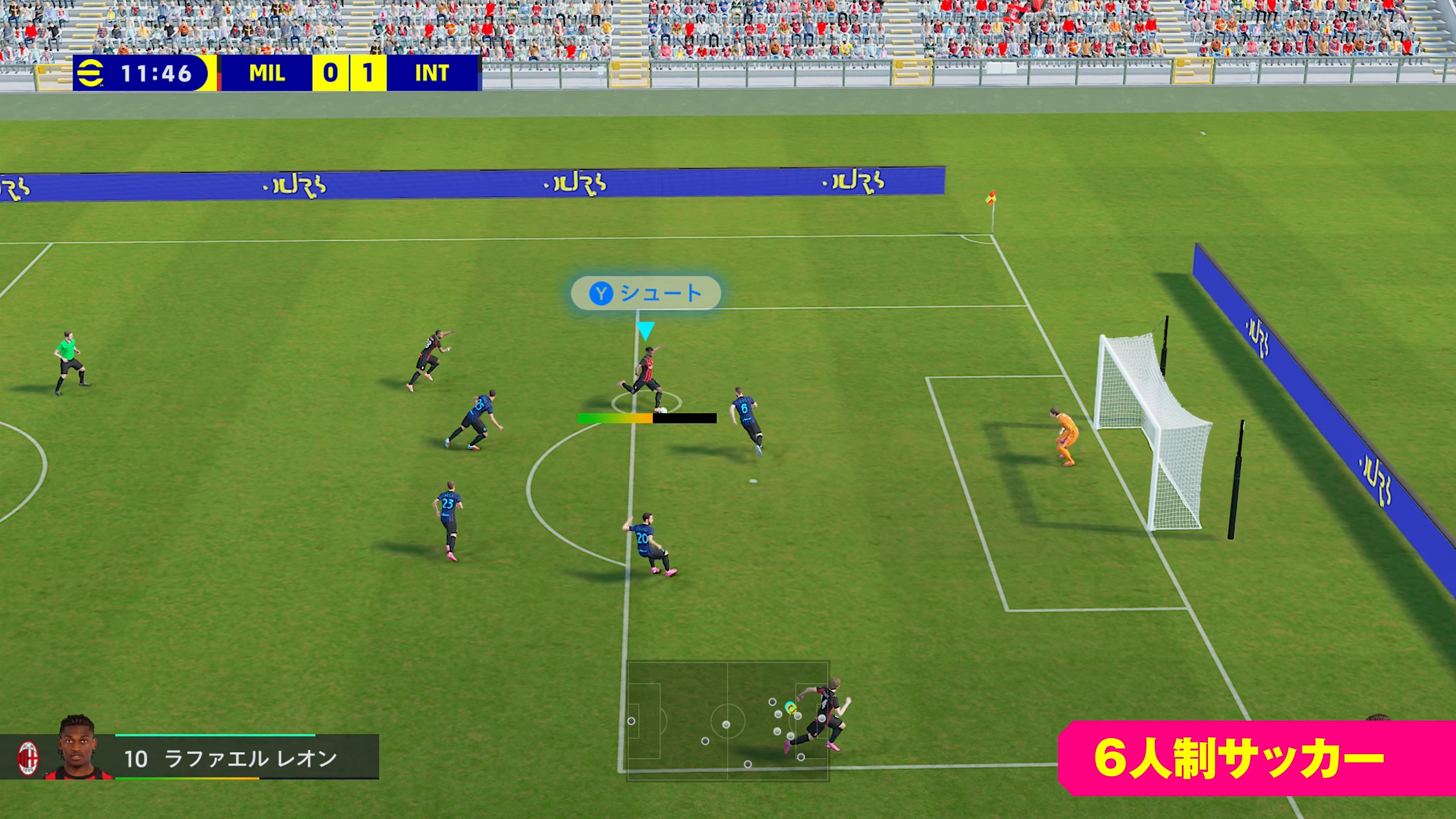This screenshot has width=1456, height=819.
Task: Click the shot power gauge under the player
Action: tap(646, 418)
